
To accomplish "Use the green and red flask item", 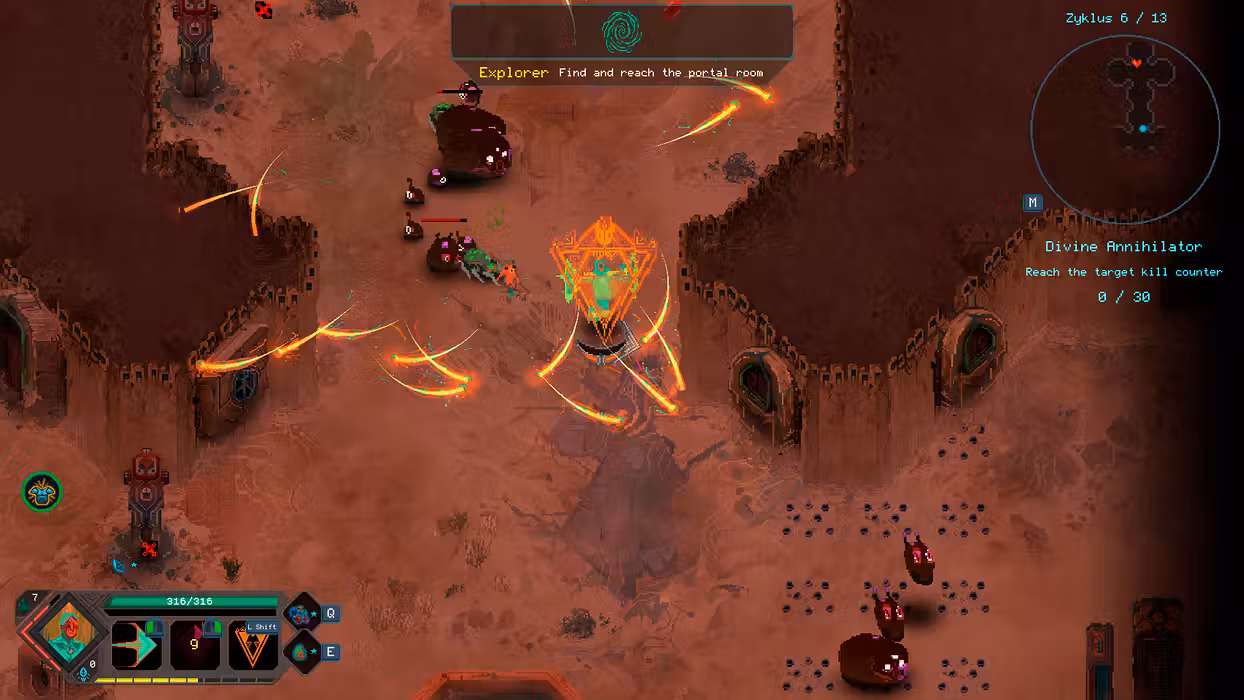I will pos(301,652).
